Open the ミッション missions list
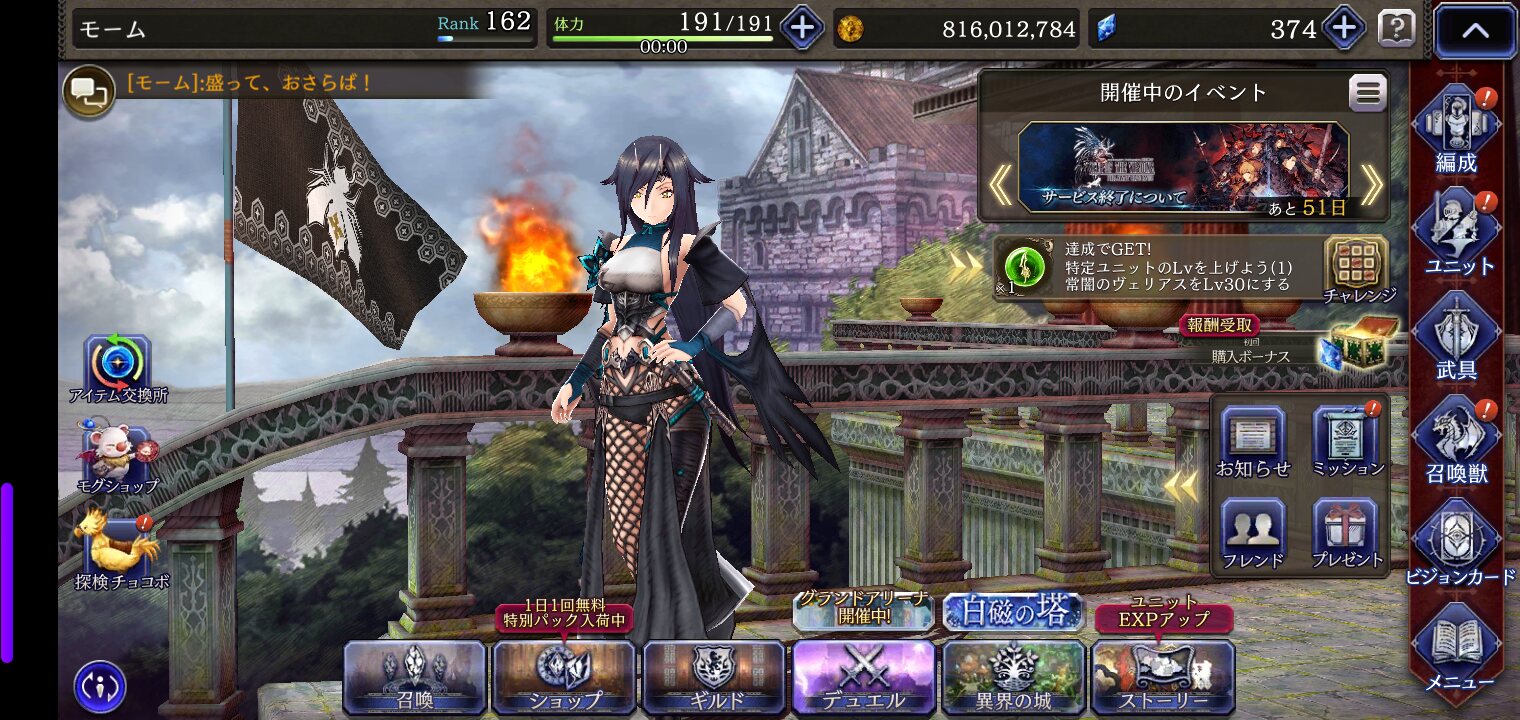Viewport: 1520px width, 720px height. click(1347, 442)
